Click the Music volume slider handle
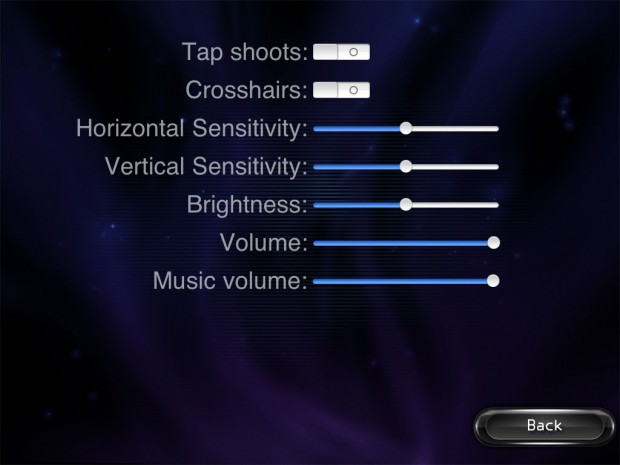Screen dimensions: 620x465 click(493, 281)
